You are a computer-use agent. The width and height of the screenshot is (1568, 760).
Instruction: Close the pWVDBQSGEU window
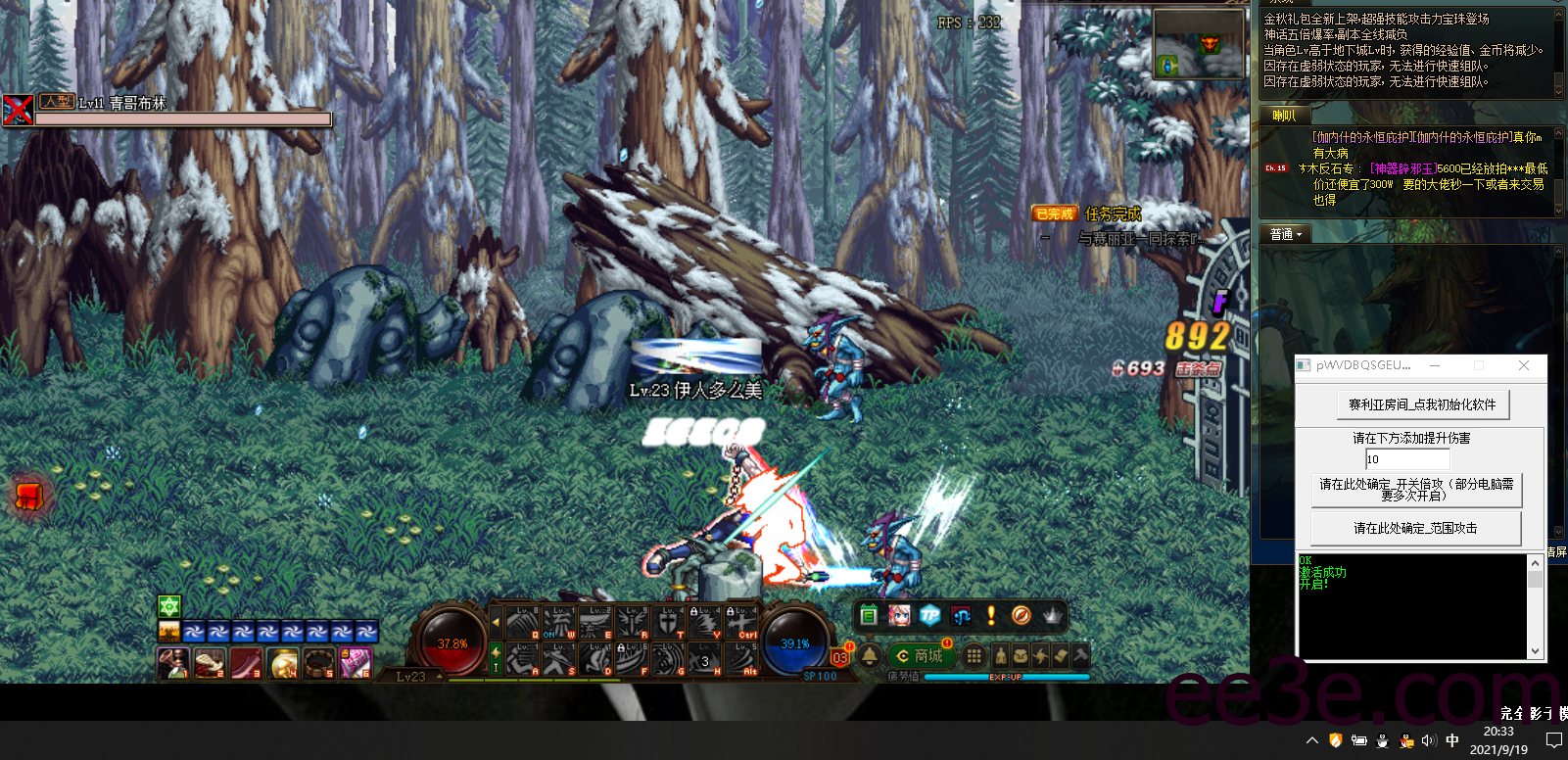tap(1523, 365)
